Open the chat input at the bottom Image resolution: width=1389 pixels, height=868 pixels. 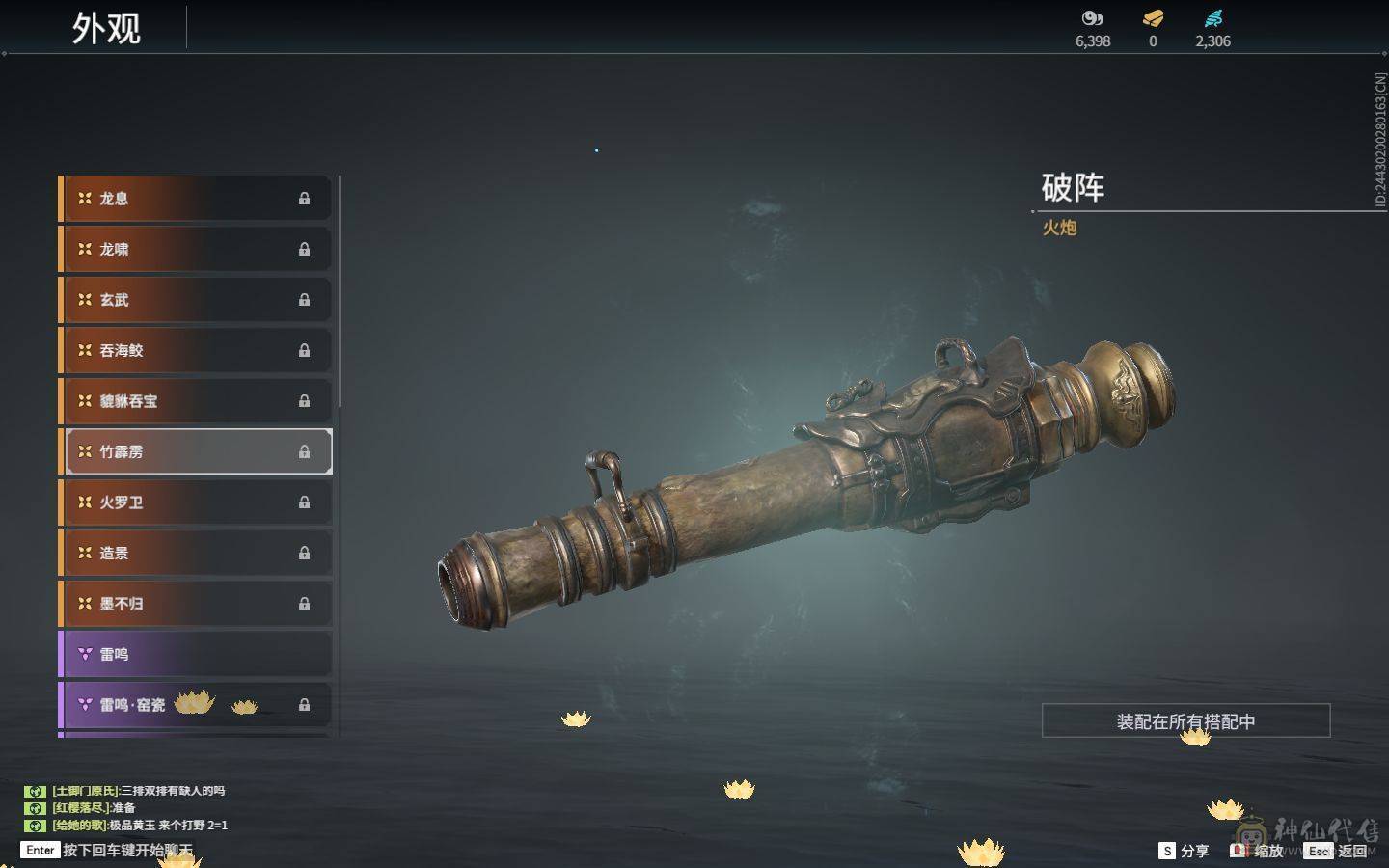point(125,850)
